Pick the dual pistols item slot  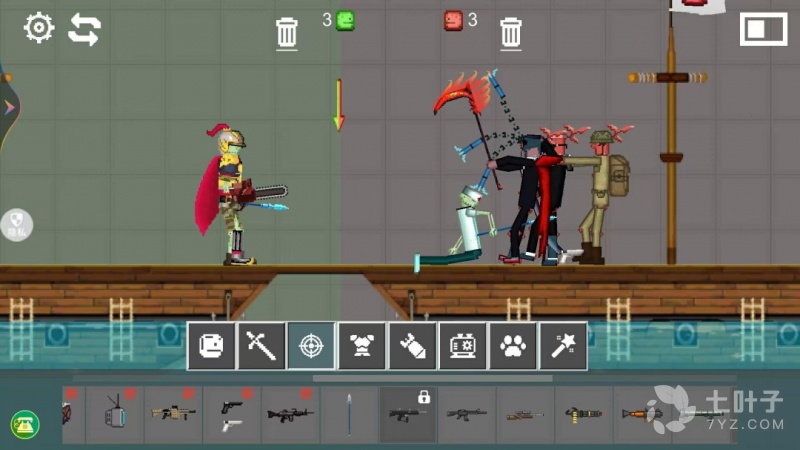231,415
